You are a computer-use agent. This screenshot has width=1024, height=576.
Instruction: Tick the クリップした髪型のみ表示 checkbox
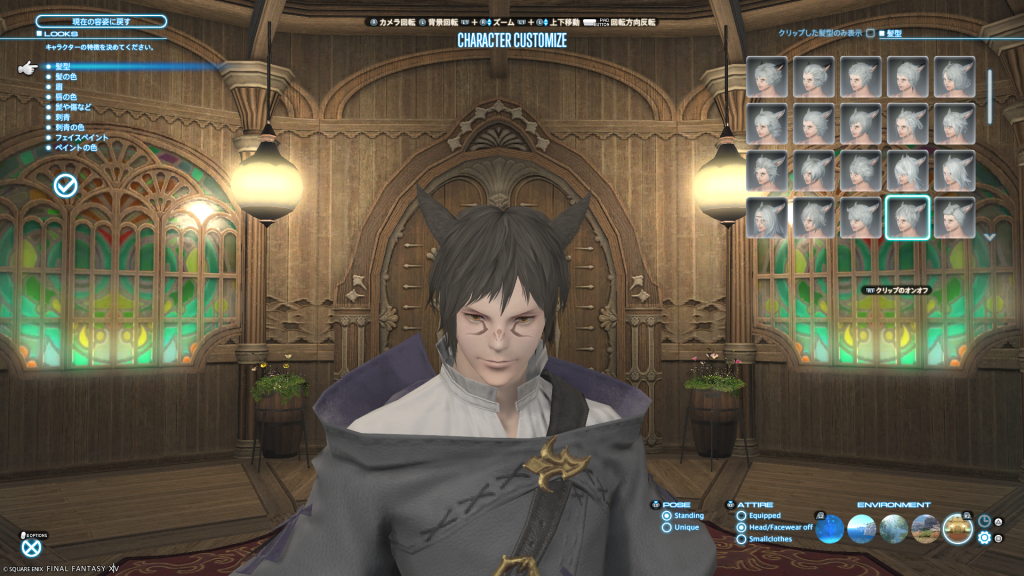click(870, 33)
